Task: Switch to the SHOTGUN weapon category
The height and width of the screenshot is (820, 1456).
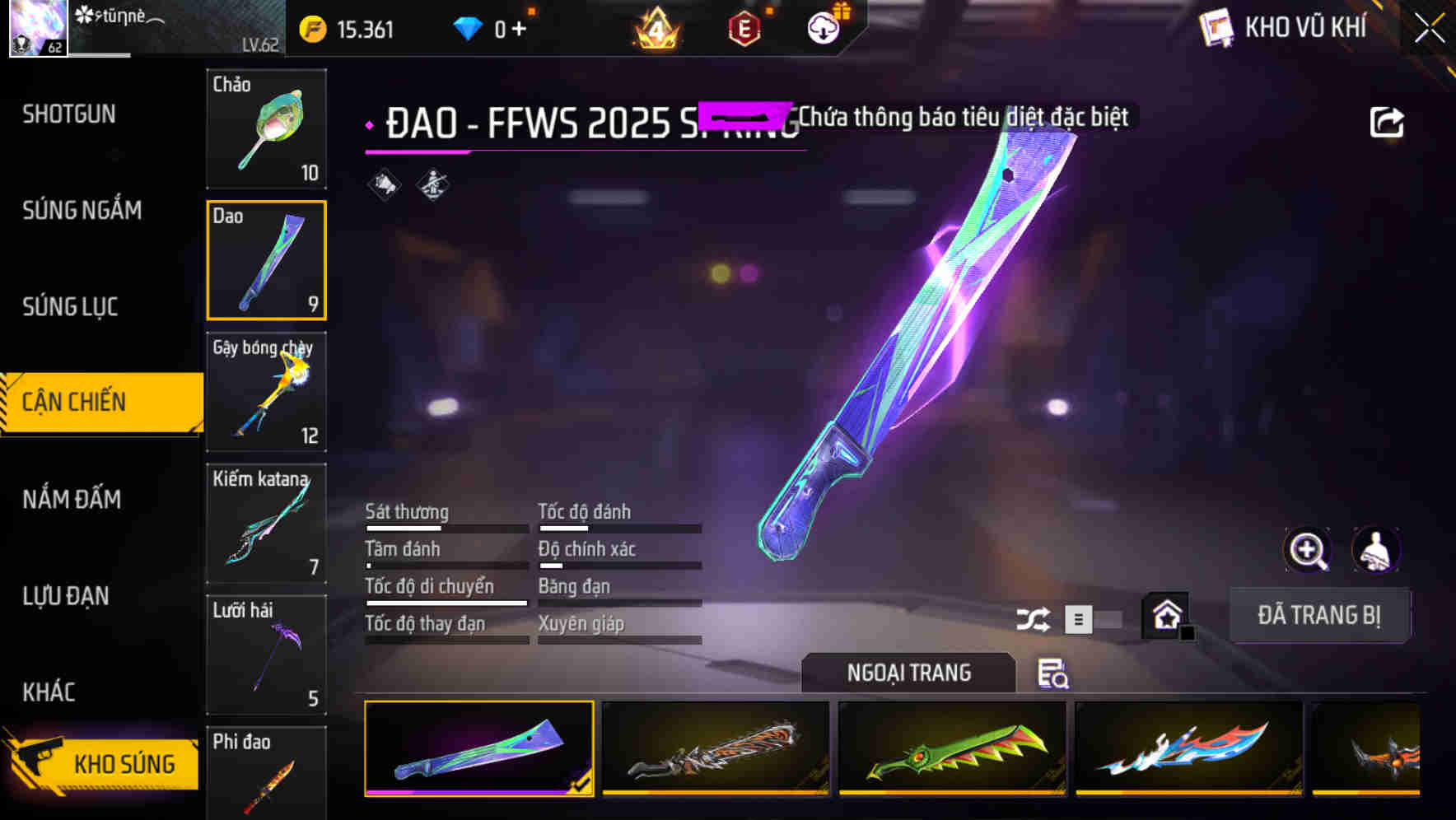Action: pos(69,114)
